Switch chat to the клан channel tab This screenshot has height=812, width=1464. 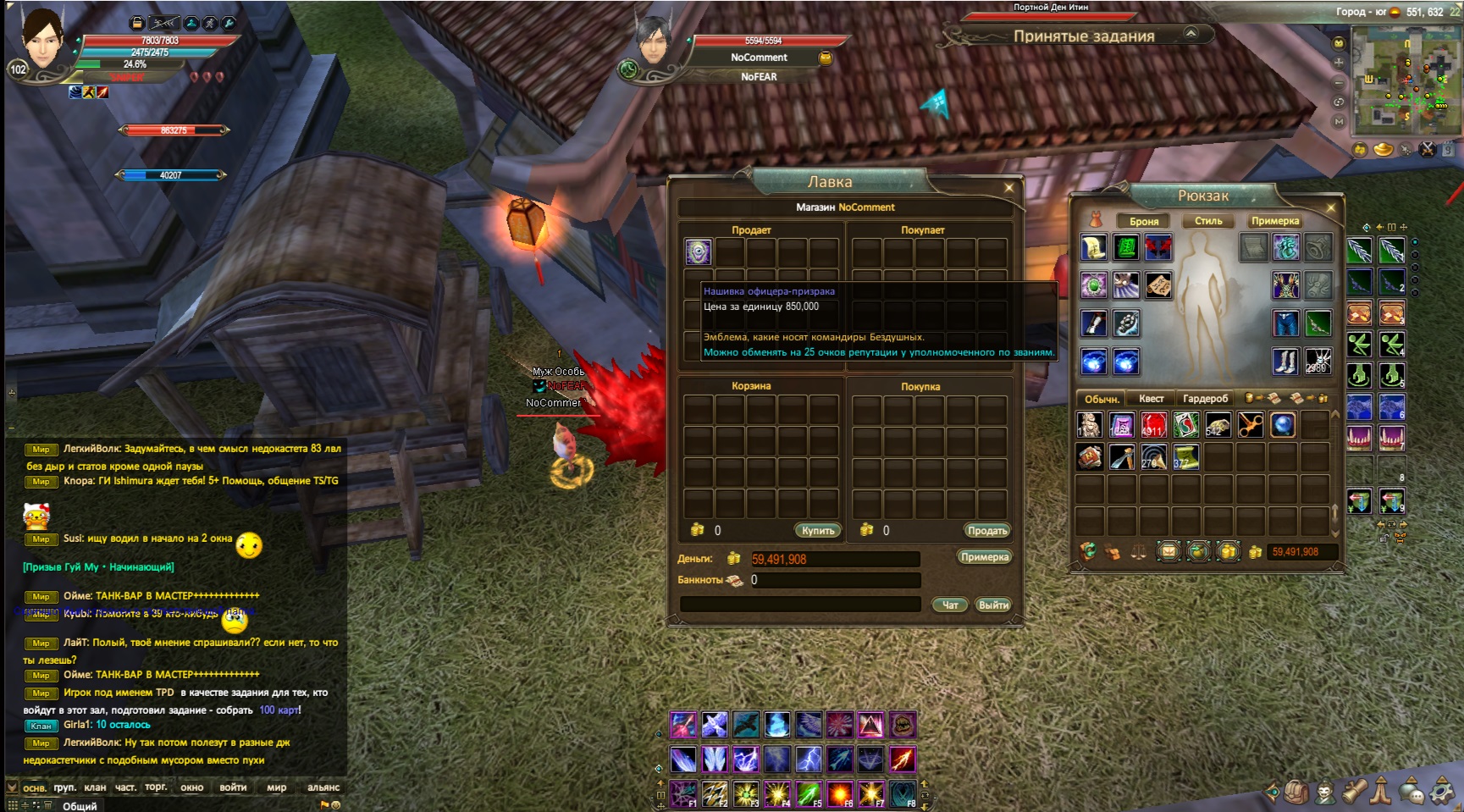click(95, 787)
